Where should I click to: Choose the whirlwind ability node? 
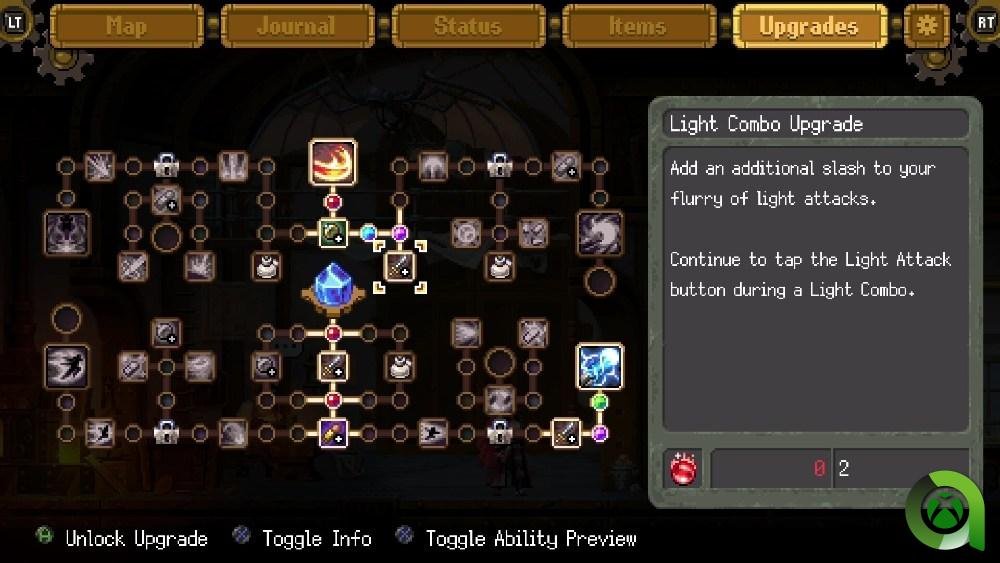point(600,233)
